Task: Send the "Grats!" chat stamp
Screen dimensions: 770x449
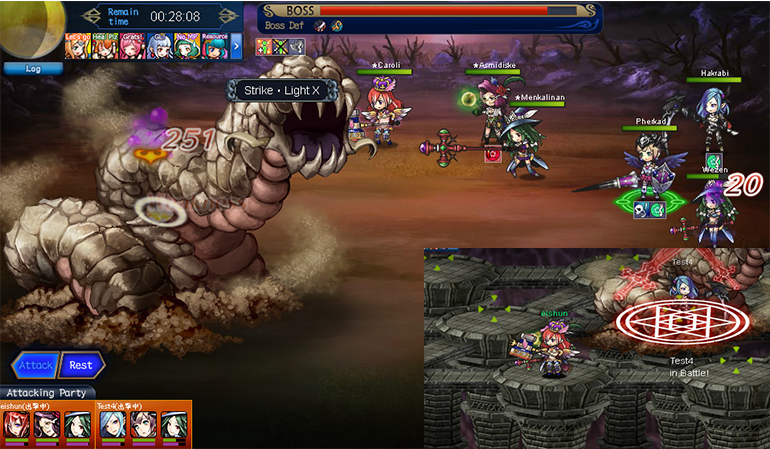Action: [132, 45]
